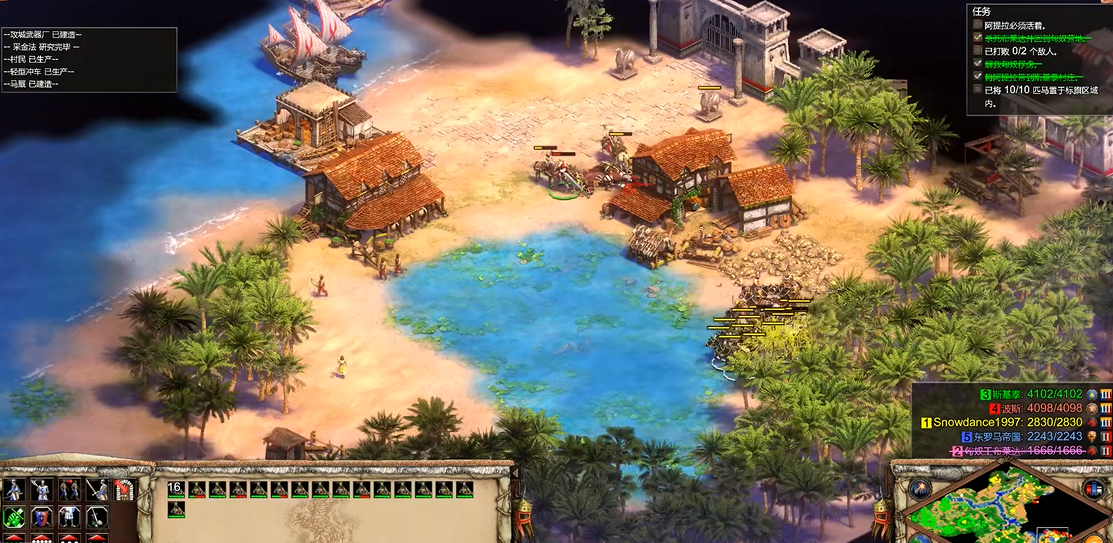Select the lone unit portrait in second row
Viewport: 1113px width, 543px height.
coord(176,509)
